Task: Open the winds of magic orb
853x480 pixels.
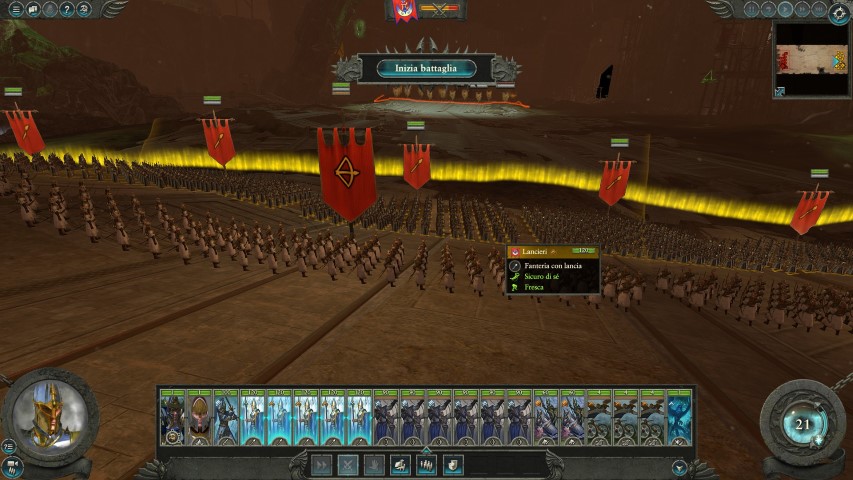Action: [x=803, y=424]
